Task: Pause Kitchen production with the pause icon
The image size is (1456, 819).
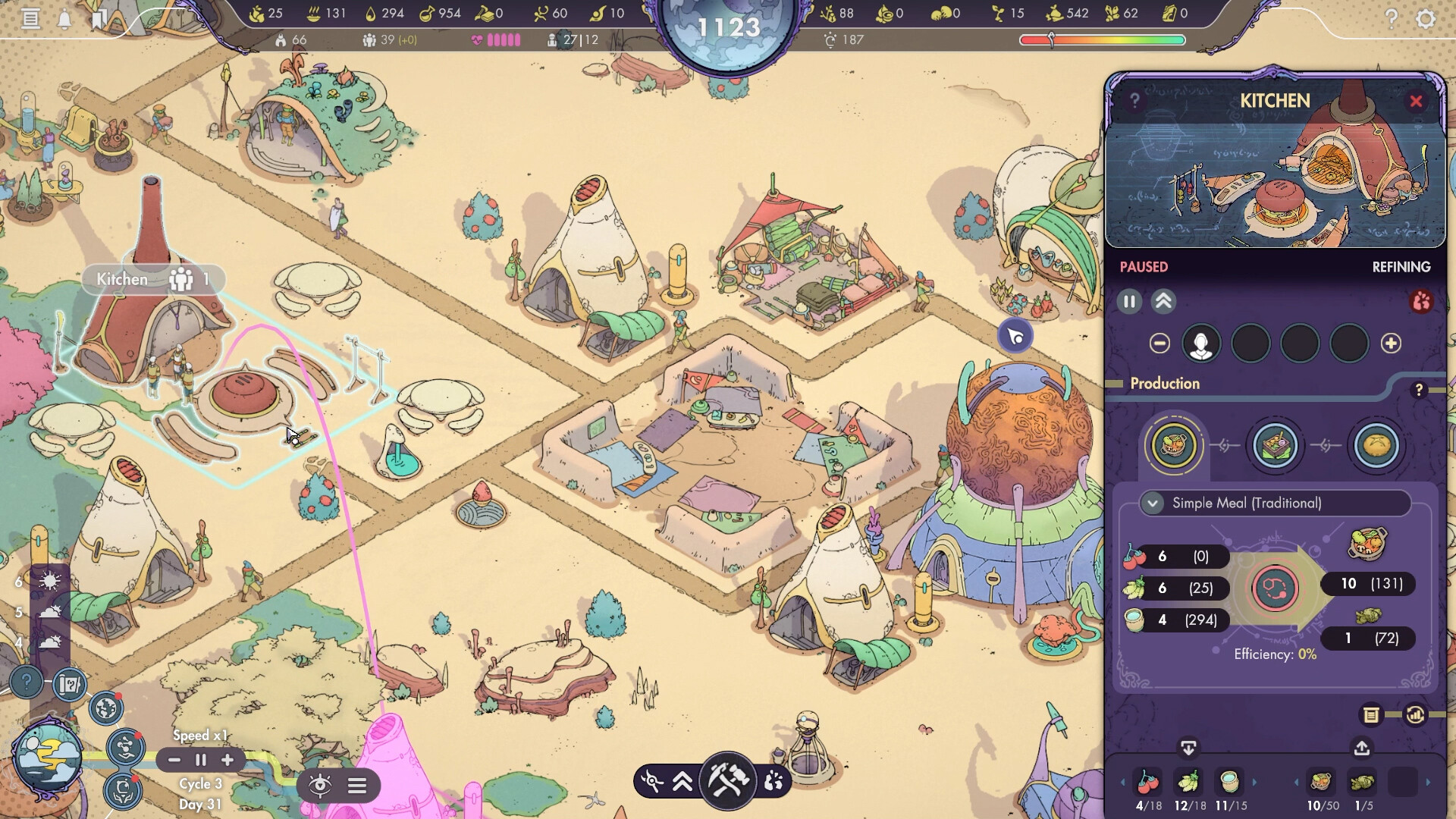Action: pyautogui.click(x=1129, y=301)
